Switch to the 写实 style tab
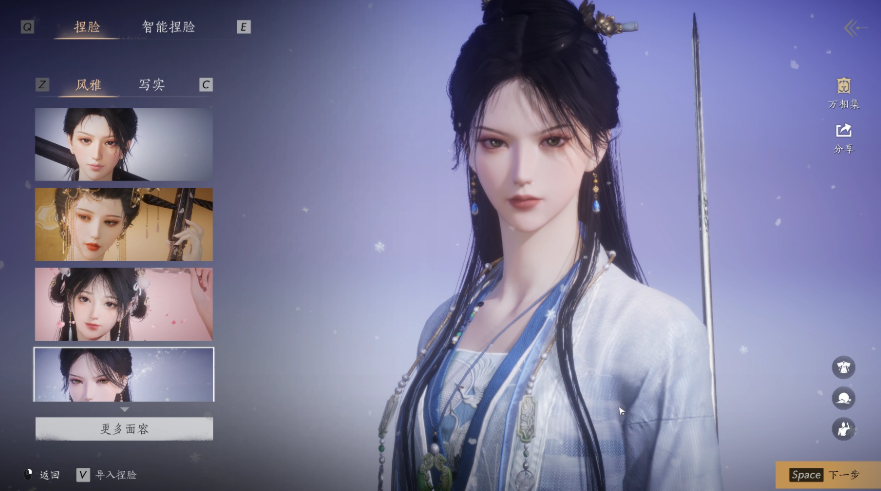 click(x=151, y=85)
